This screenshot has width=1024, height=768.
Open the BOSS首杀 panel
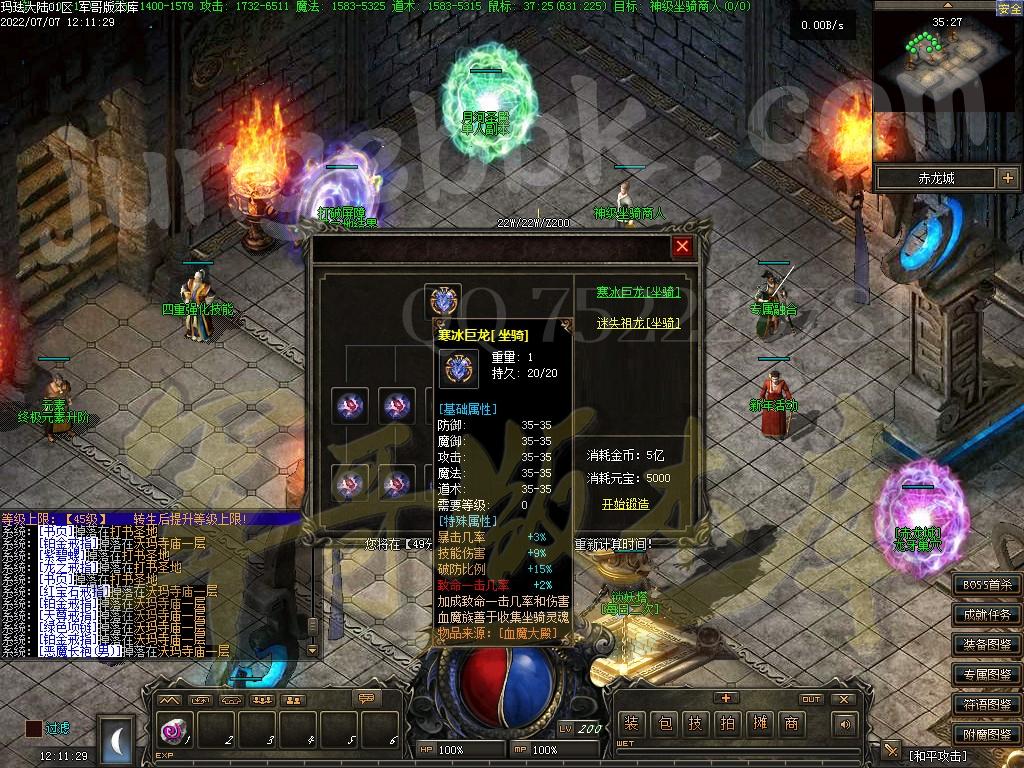pyautogui.click(x=987, y=585)
